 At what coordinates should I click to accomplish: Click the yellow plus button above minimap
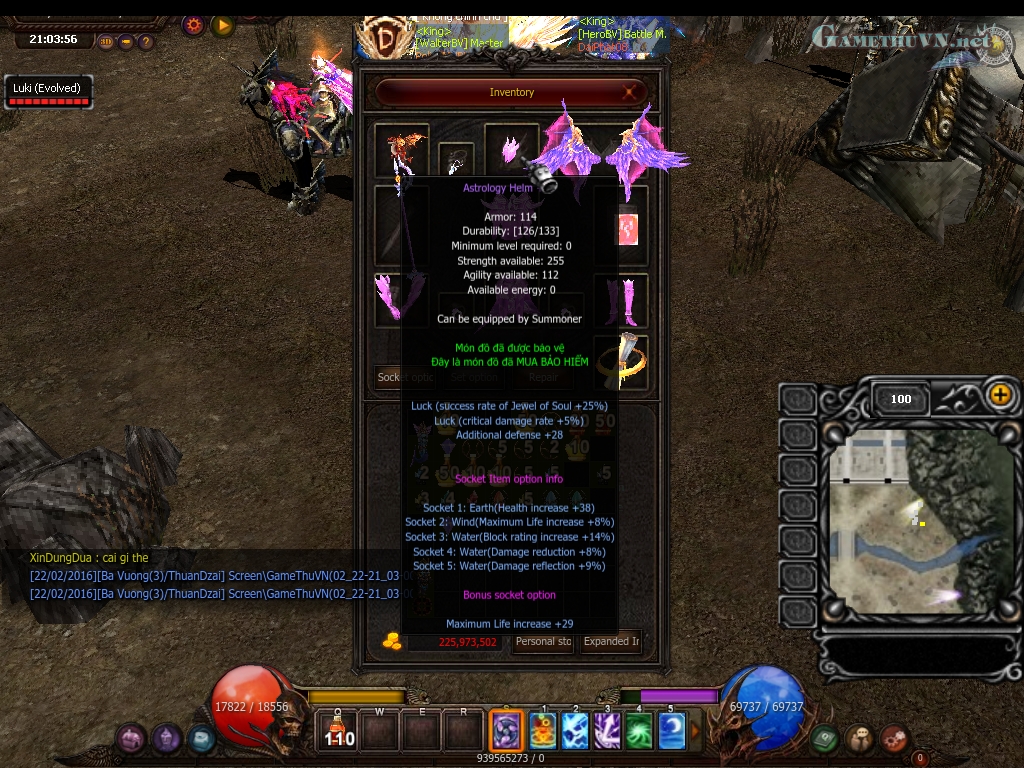(1000, 394)
